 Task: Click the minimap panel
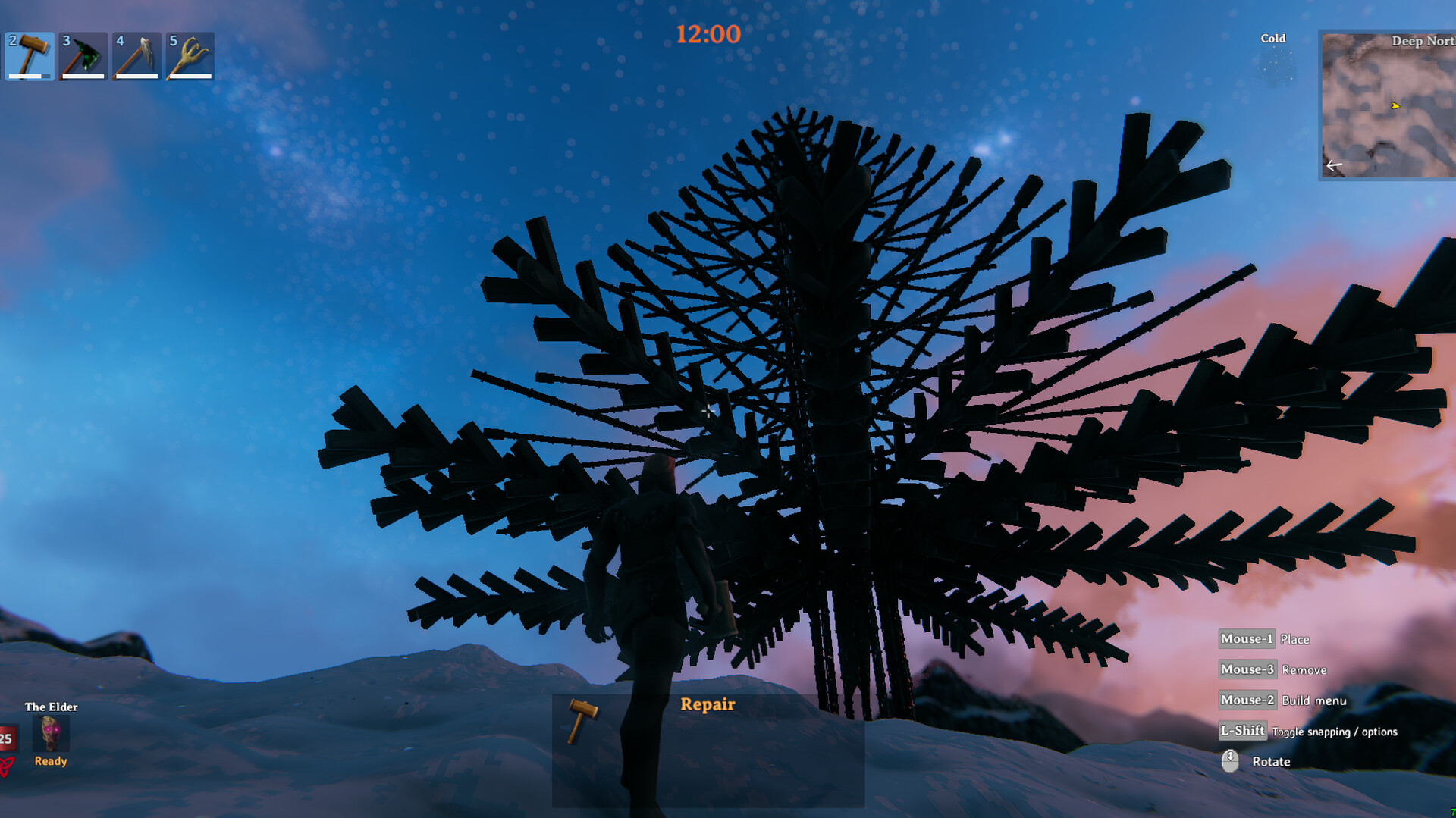[x=1386, y=102]
